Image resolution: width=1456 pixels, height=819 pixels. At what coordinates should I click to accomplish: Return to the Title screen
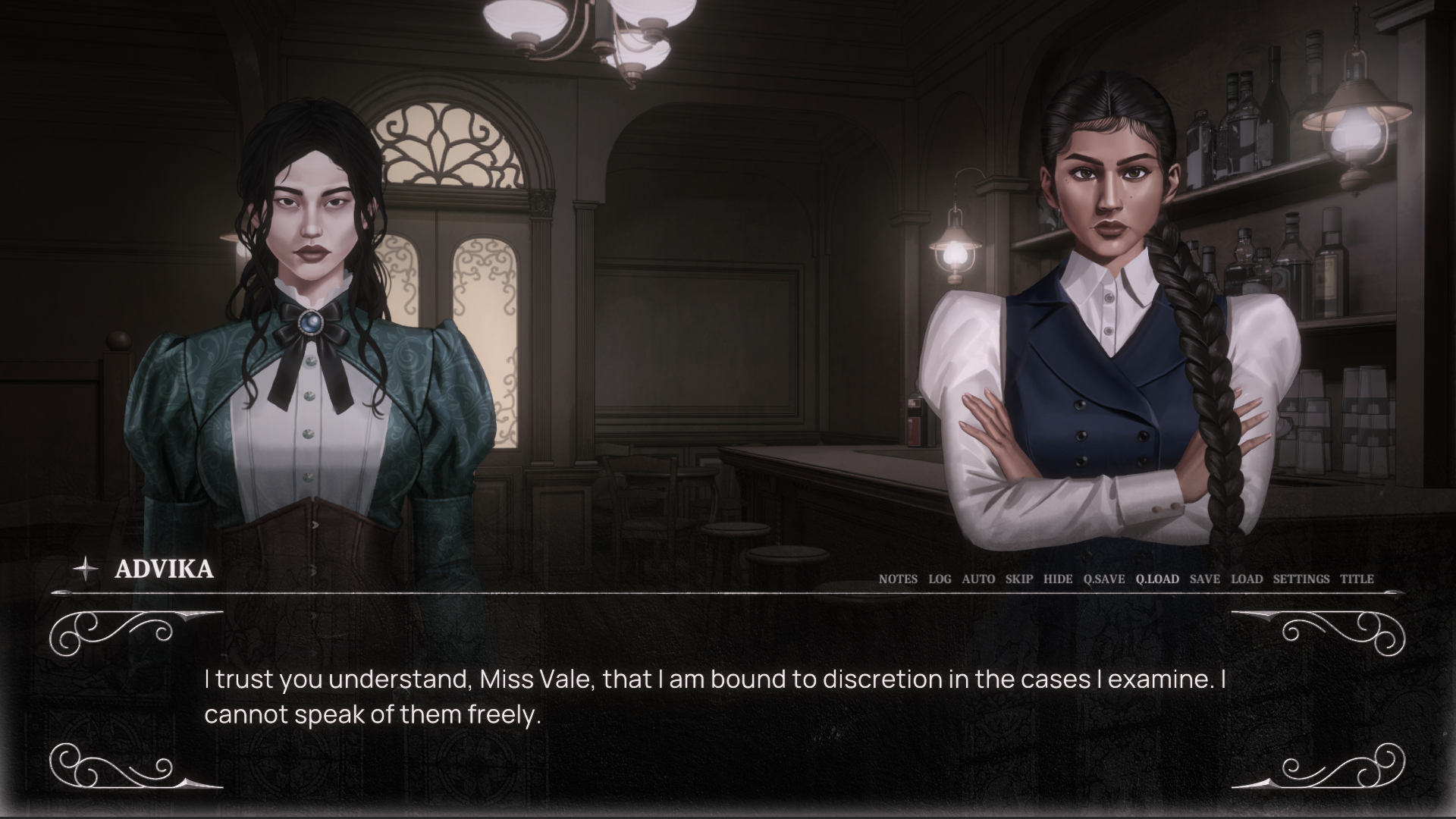(x=1357, y=579)
